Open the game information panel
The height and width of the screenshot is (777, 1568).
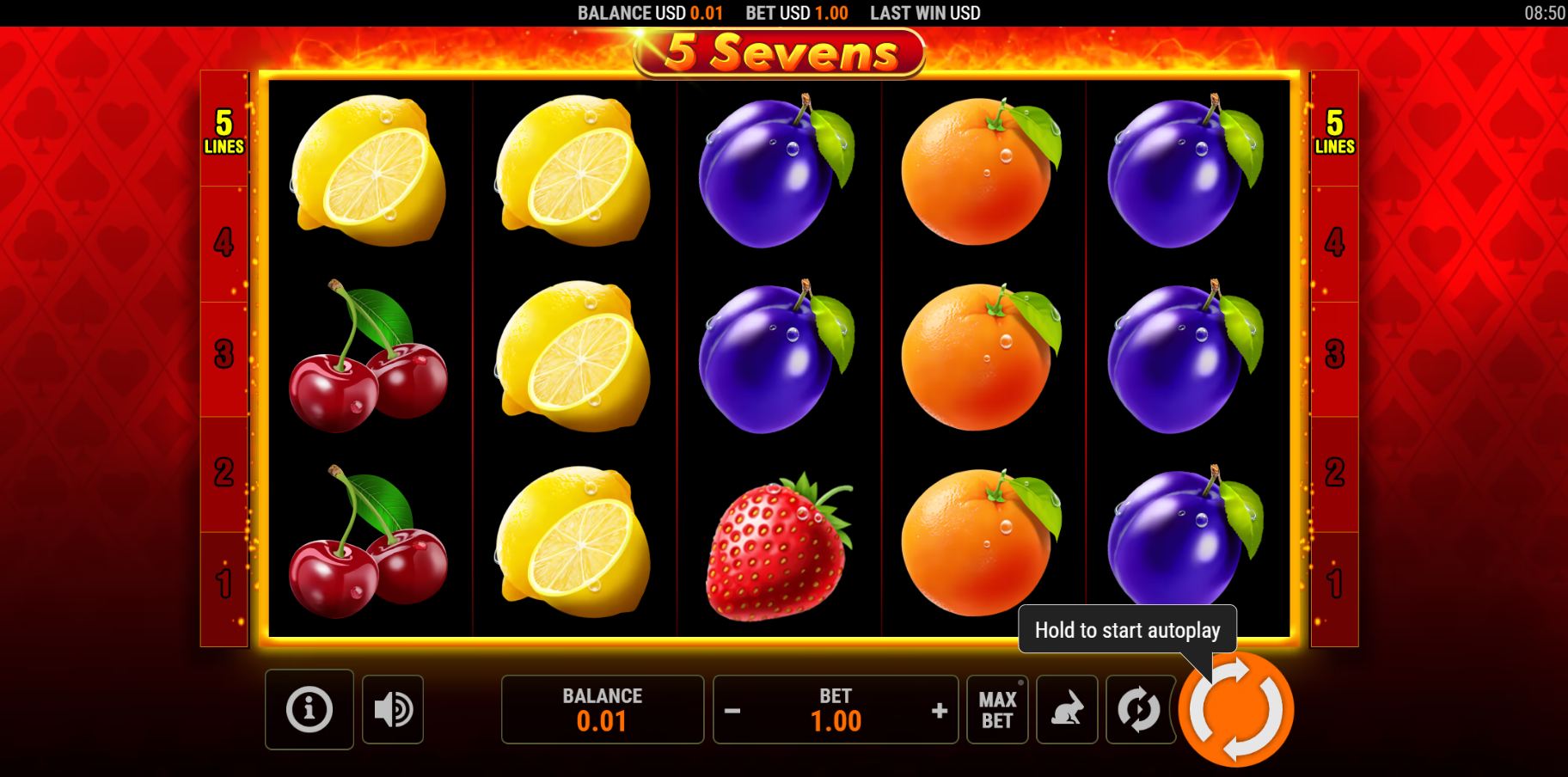(x=310, y=710)
